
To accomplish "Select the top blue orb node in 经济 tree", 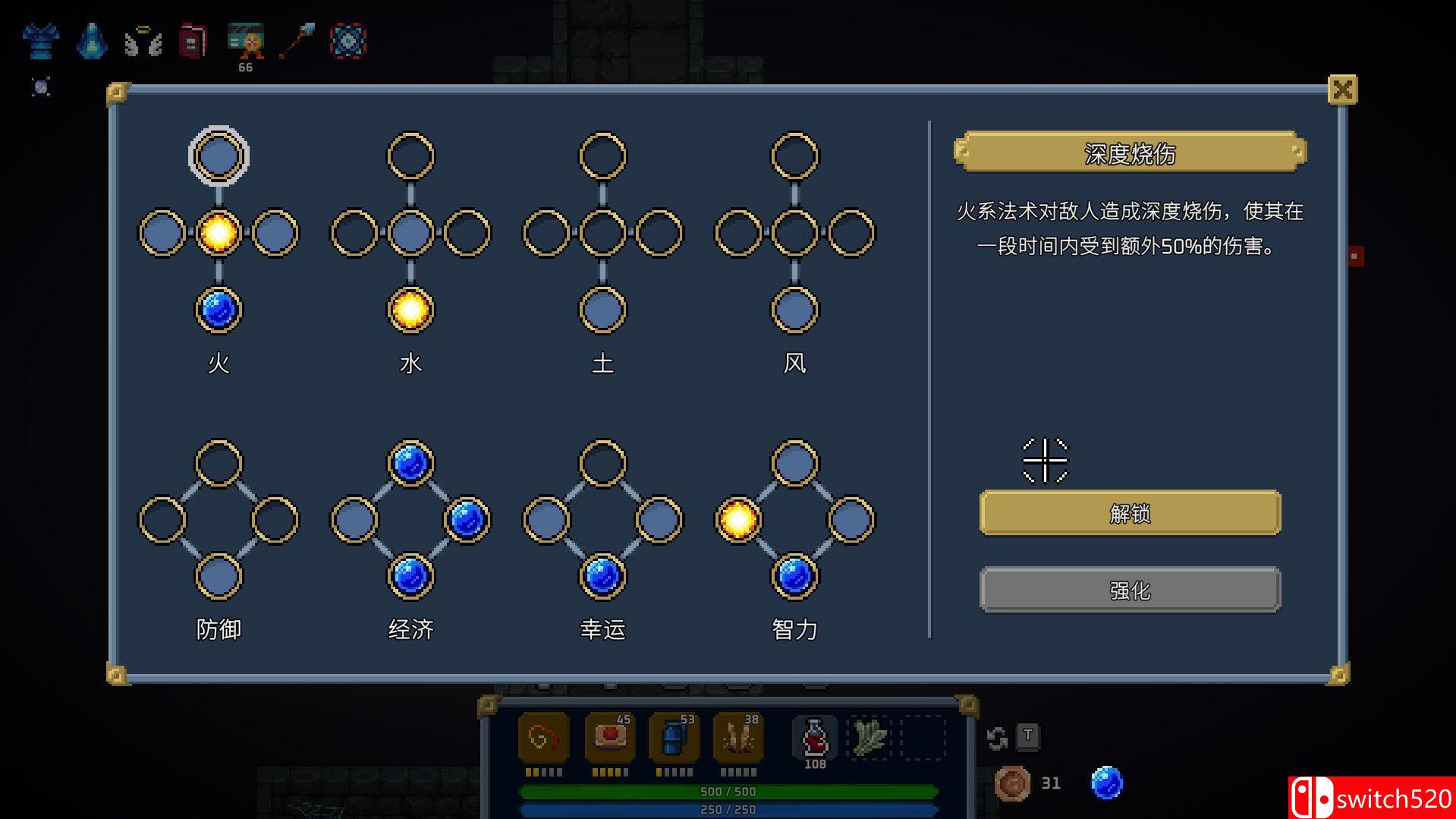I will (x=410, y=462).
